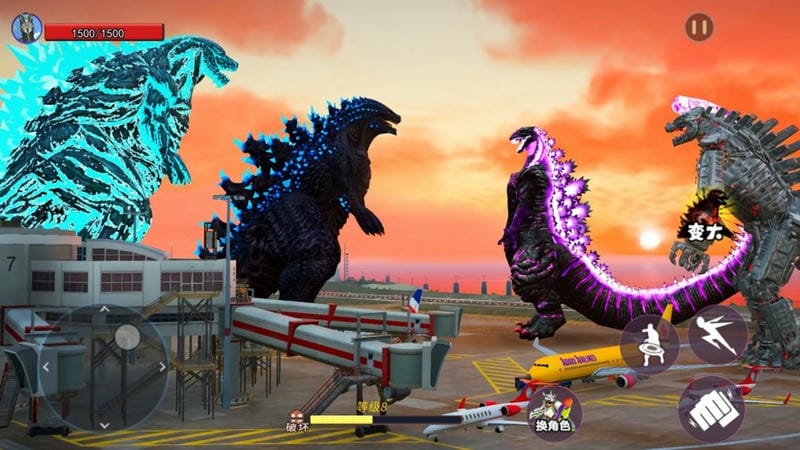Pause the game
Screen dimensions: 800x450
(699, 27)
